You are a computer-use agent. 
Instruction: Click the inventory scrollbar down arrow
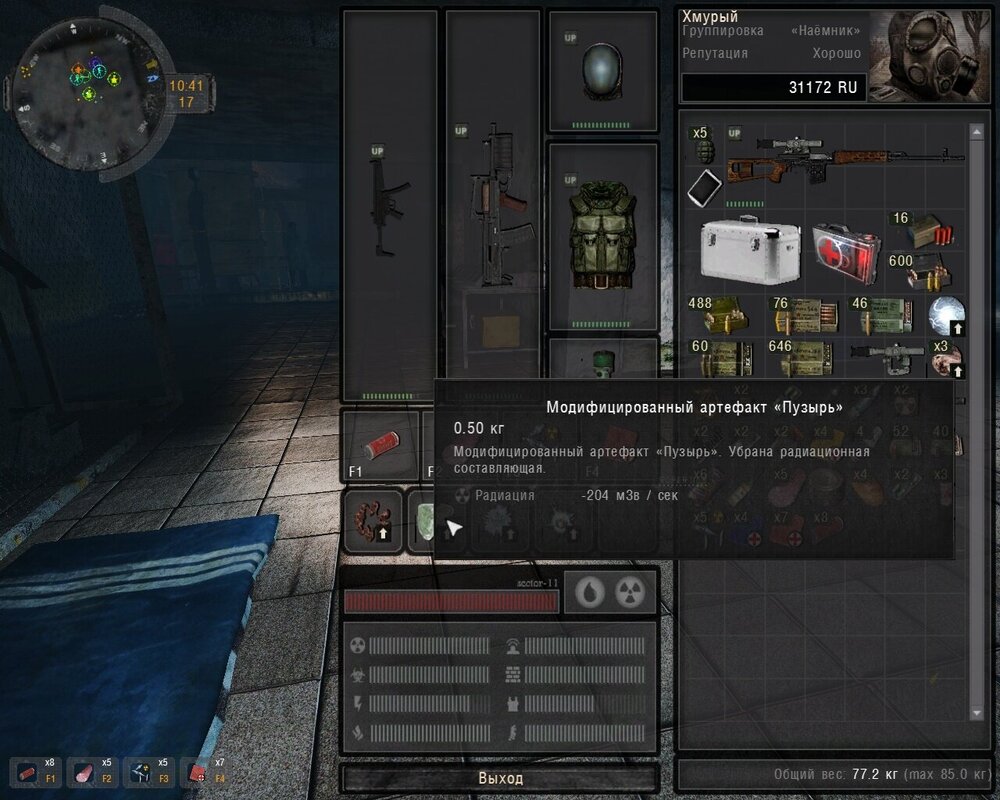976,712
